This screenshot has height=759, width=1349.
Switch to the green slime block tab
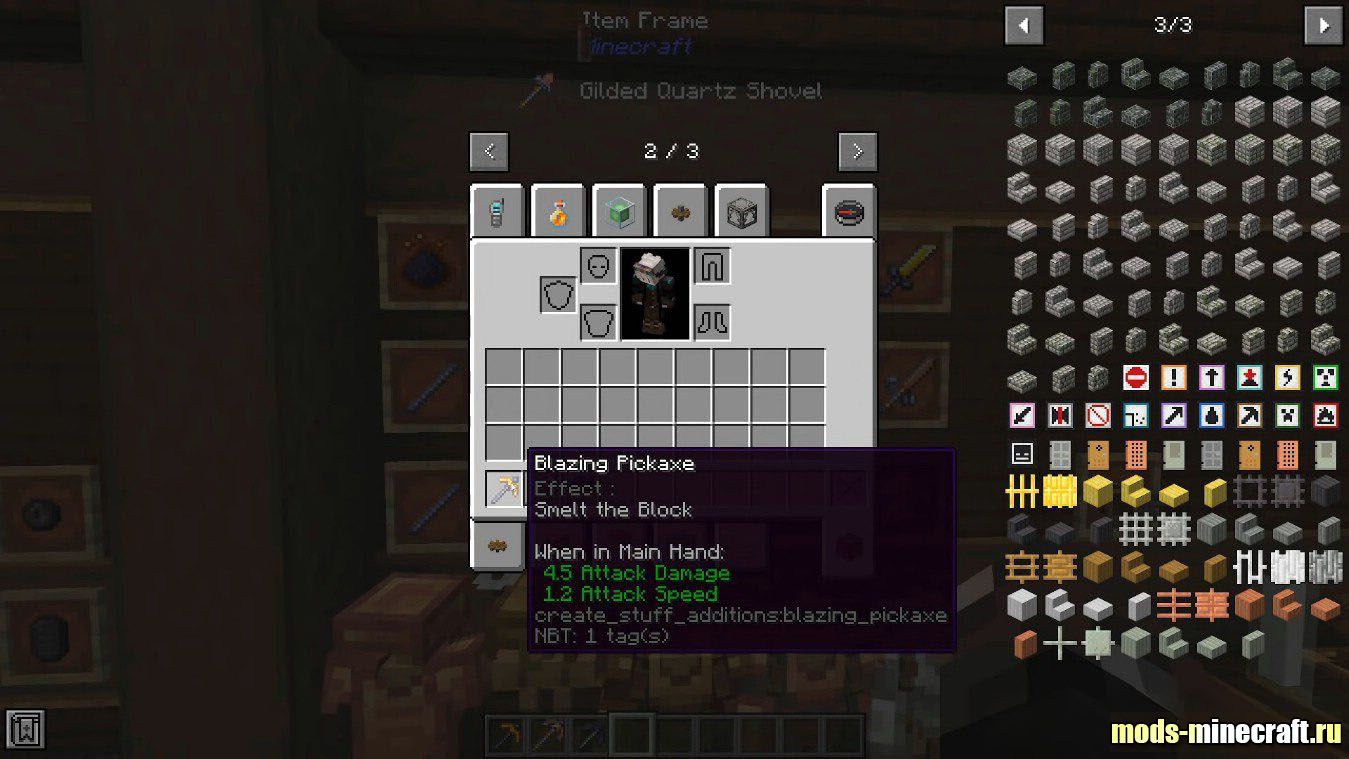[619, 211]
